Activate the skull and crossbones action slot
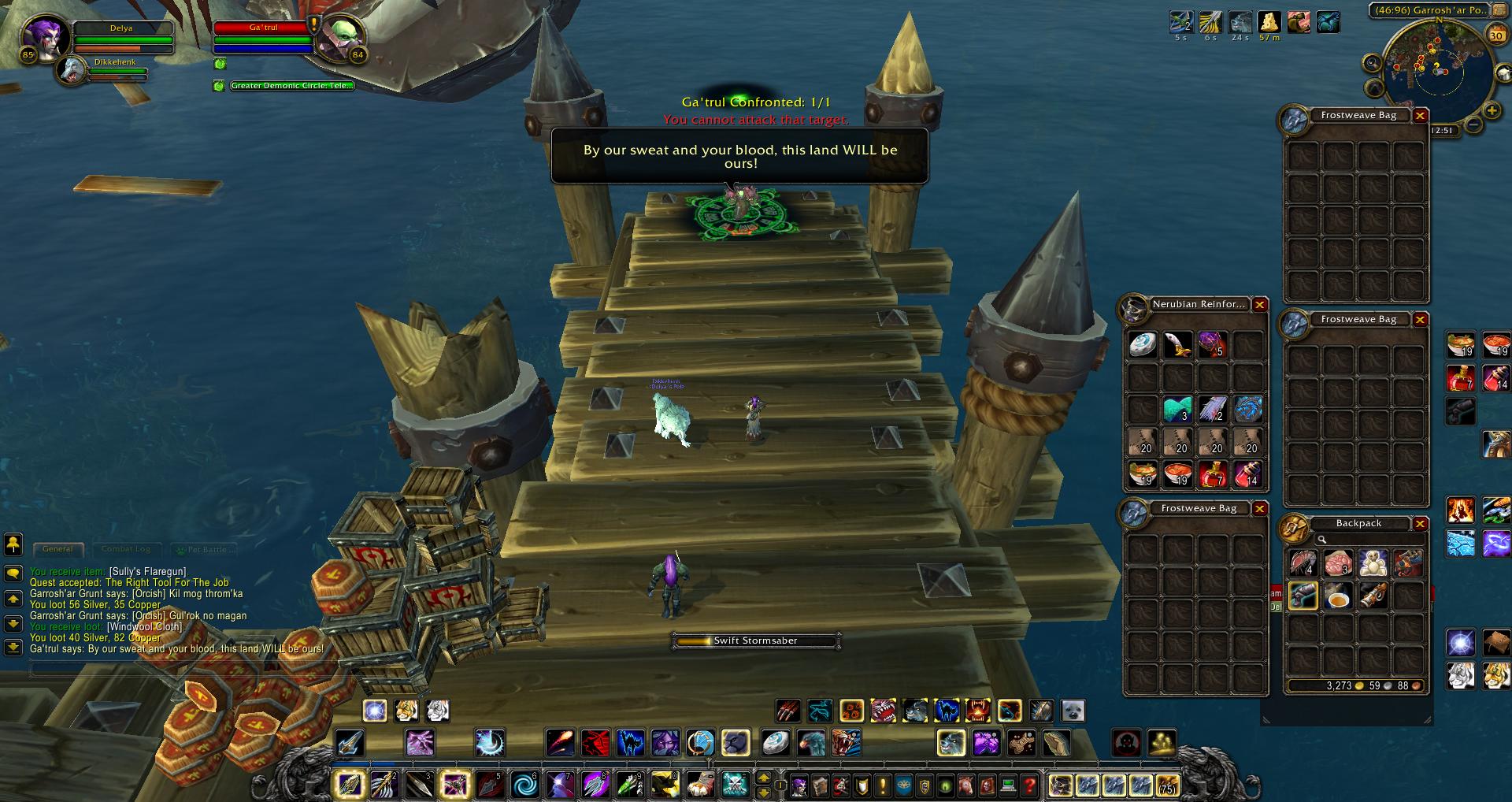1512x802 pixels. [735, 785]
